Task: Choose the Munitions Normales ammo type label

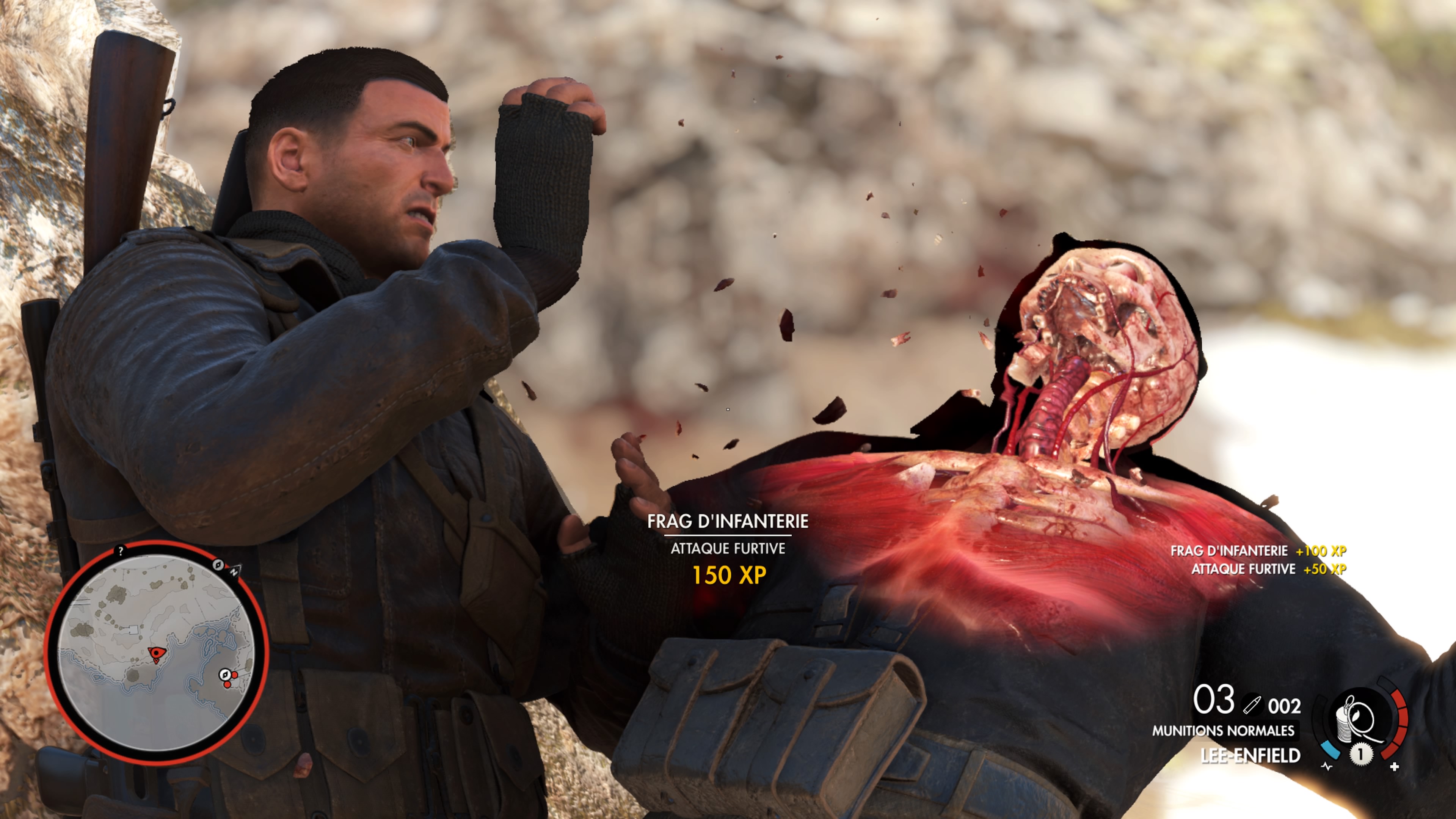Action: coord(1223,731)
